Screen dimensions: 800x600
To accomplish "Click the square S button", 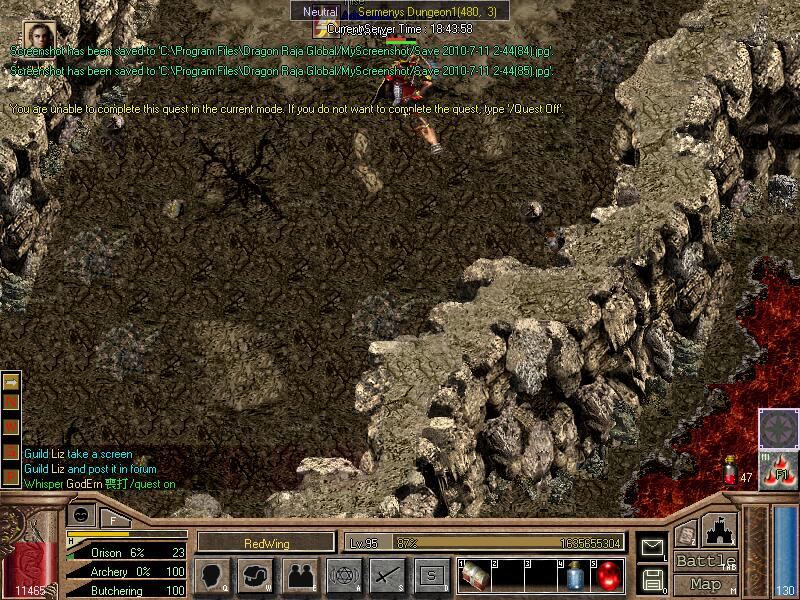I will tap(432, 574).
